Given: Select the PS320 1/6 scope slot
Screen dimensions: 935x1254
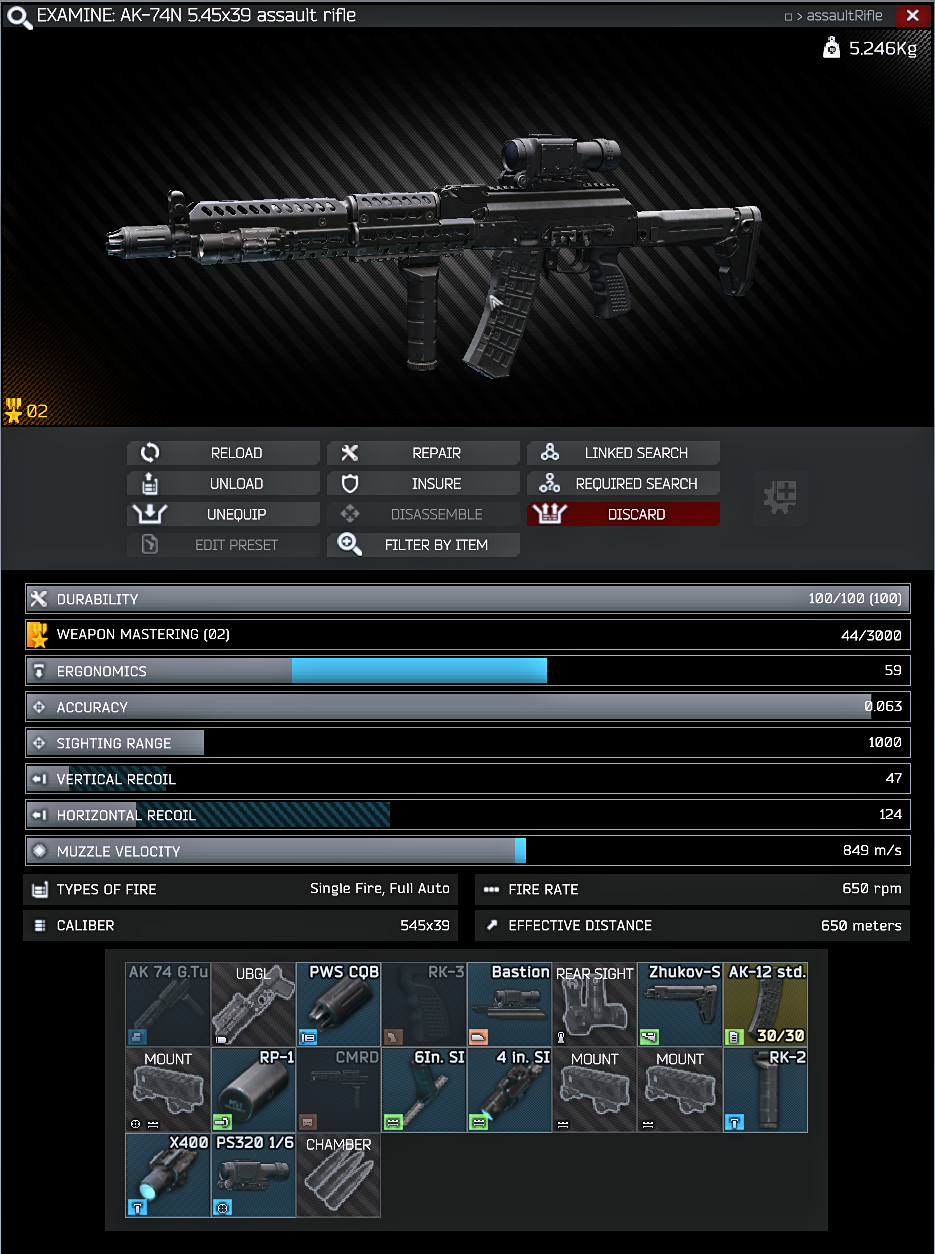Looking at the screenshot, I should point(253,1175).
